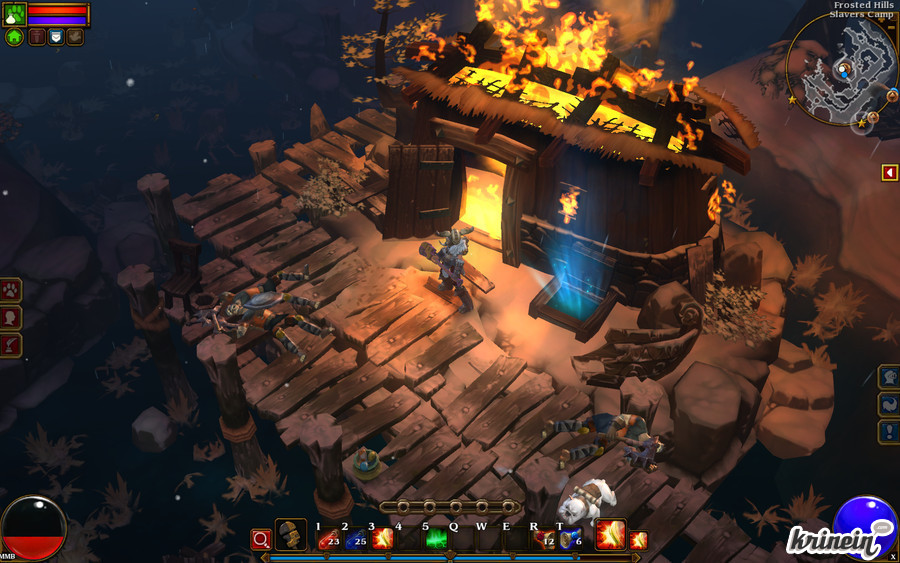900x563 pixels.
Task: Open the third red left-side panel button
Action: click(11, 345)
